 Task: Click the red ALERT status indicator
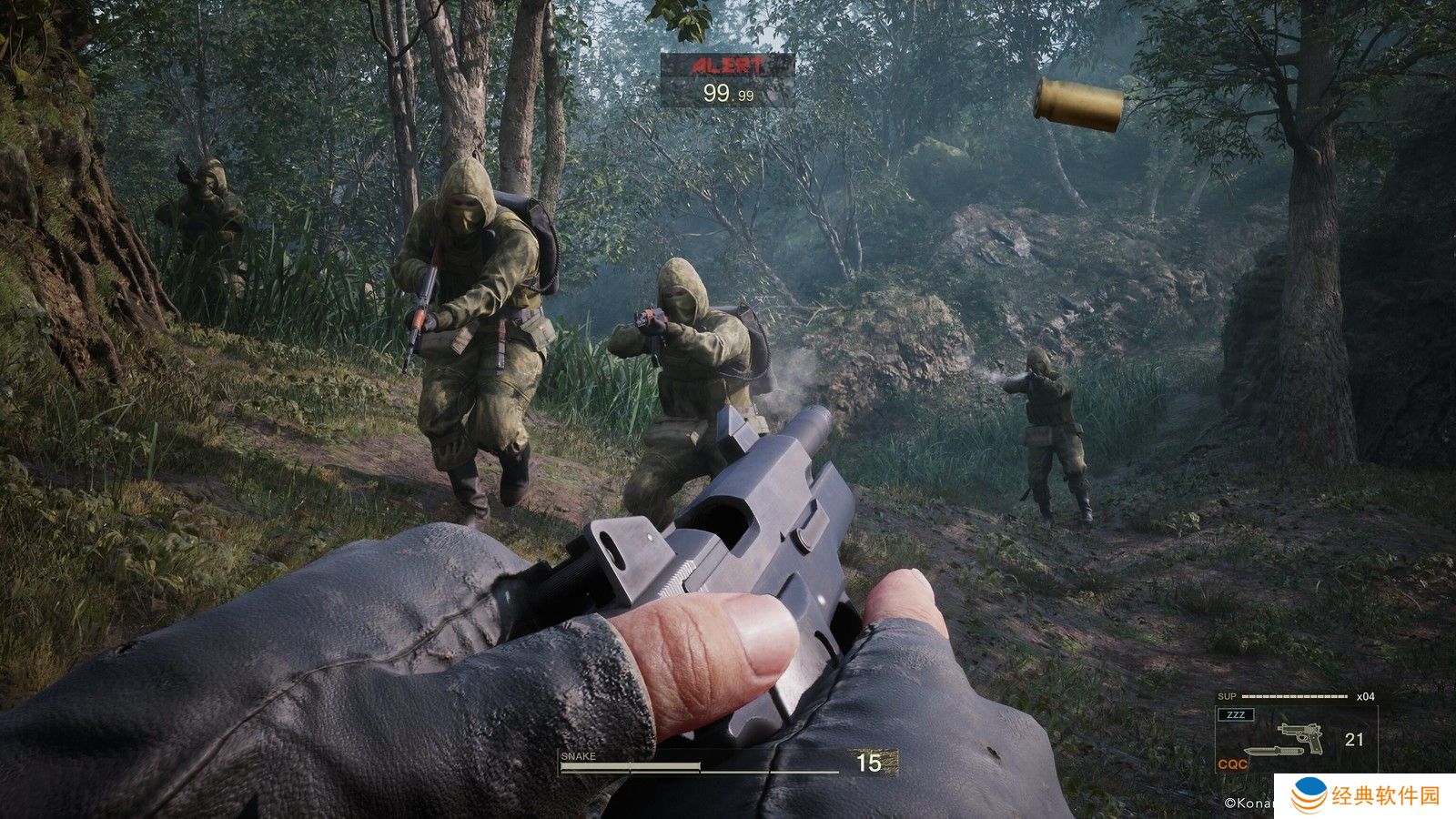coord(727,66)
